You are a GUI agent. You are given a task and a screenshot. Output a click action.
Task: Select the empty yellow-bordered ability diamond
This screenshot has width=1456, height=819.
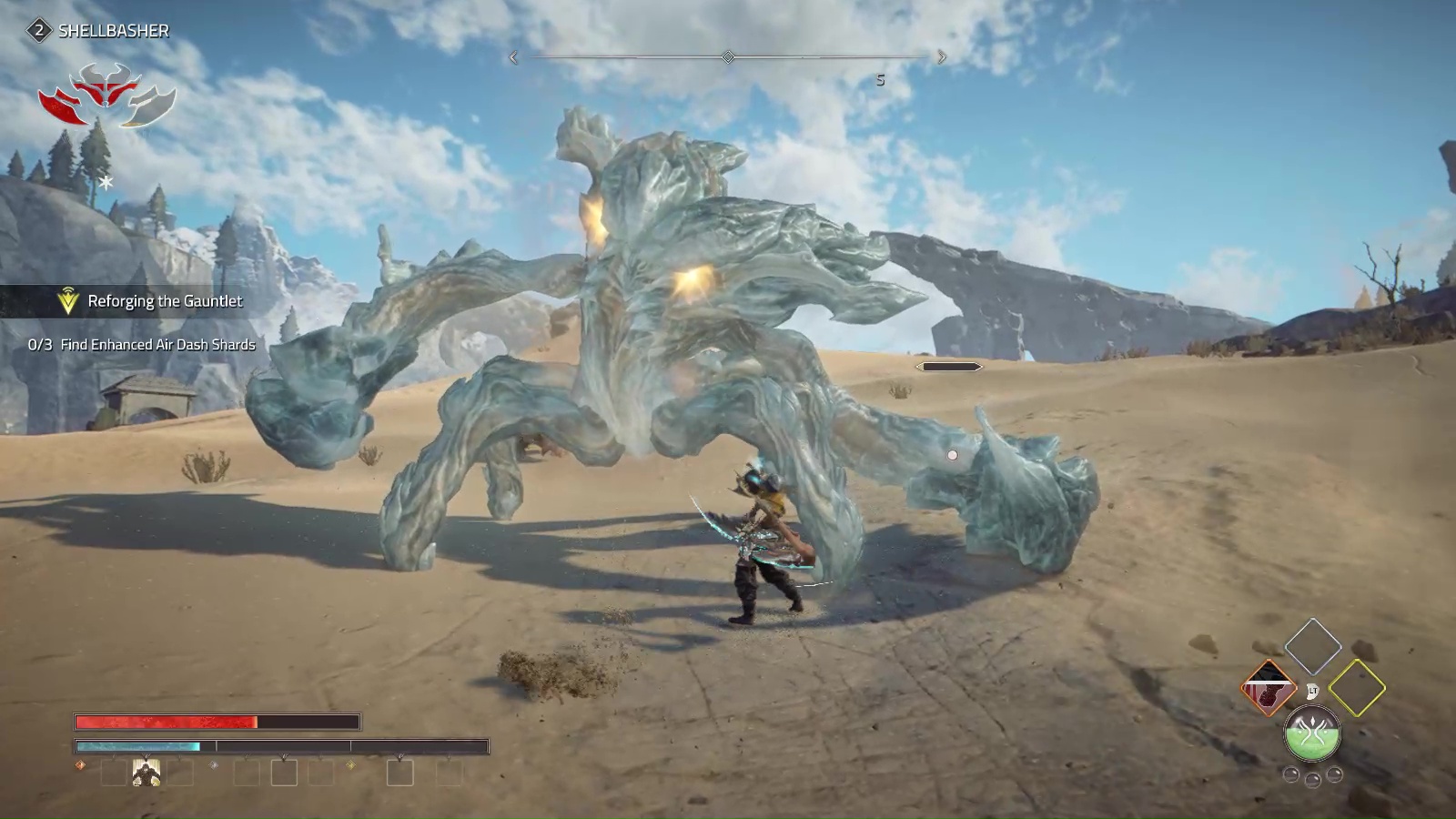click(1356, 688)
